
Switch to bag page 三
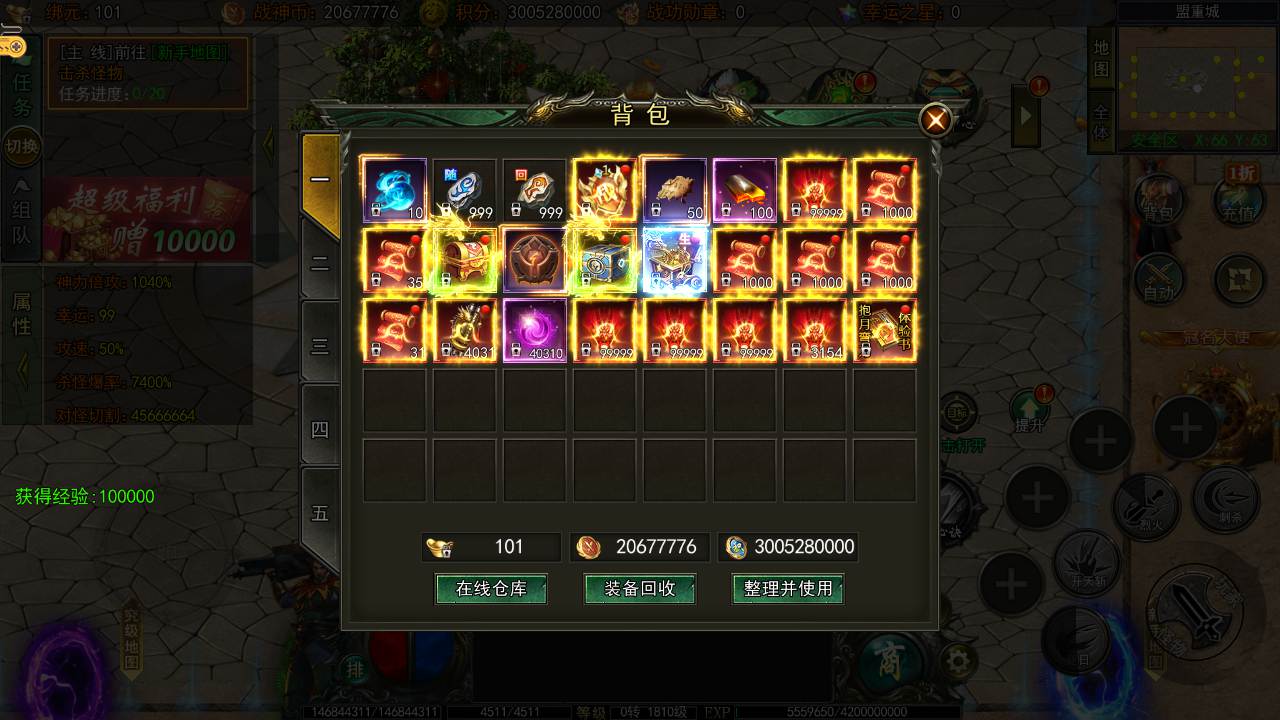320,346
